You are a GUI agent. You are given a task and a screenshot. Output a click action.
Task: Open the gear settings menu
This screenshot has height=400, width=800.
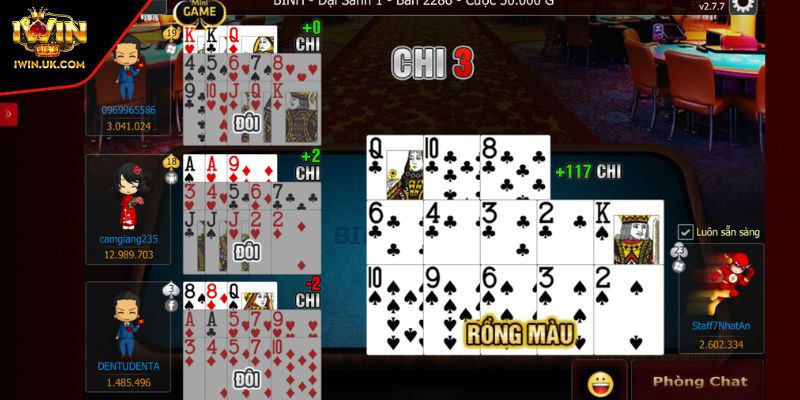pyautogui.click(x=744, y=6)
